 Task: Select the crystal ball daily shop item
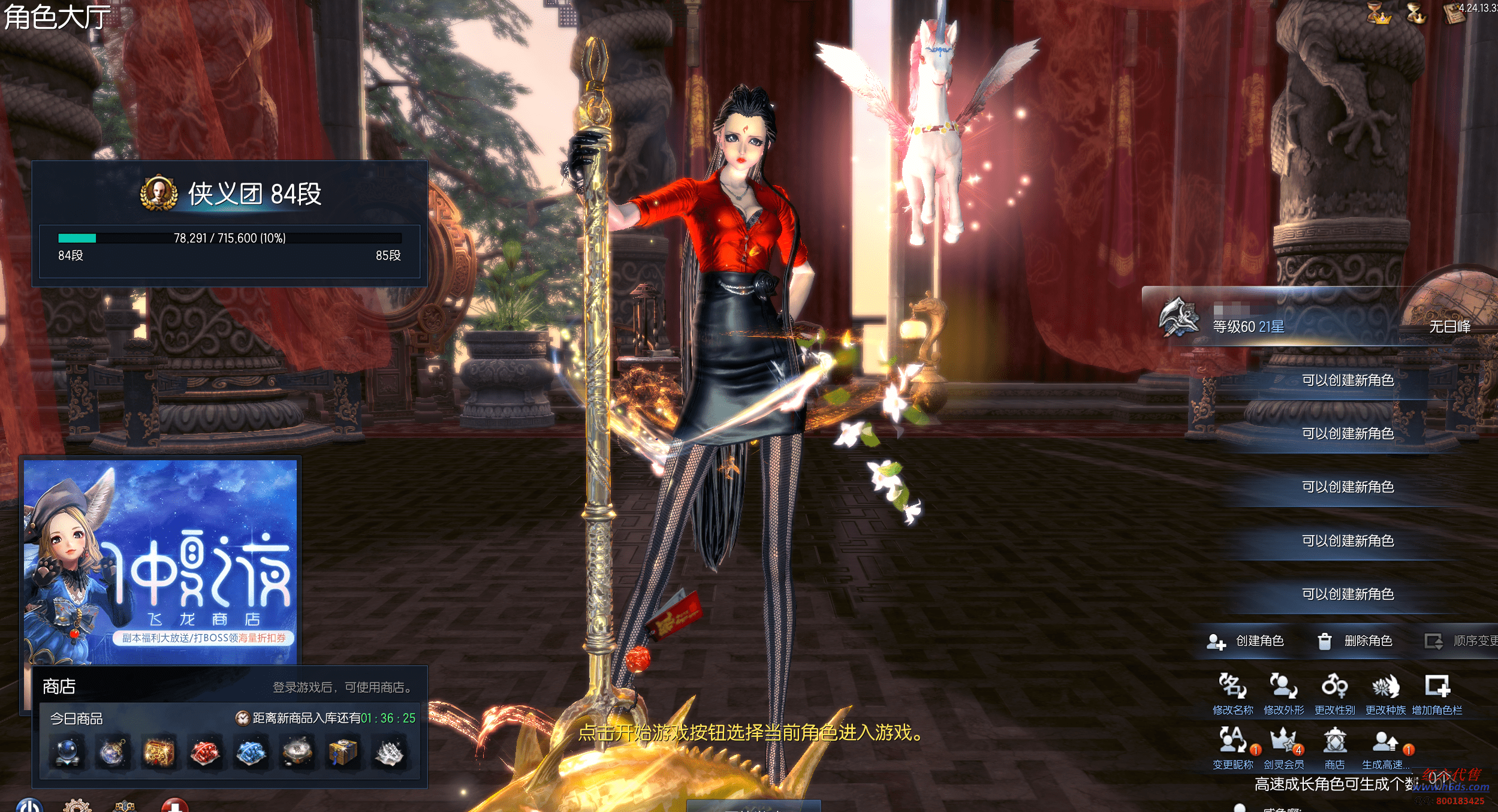67,753
